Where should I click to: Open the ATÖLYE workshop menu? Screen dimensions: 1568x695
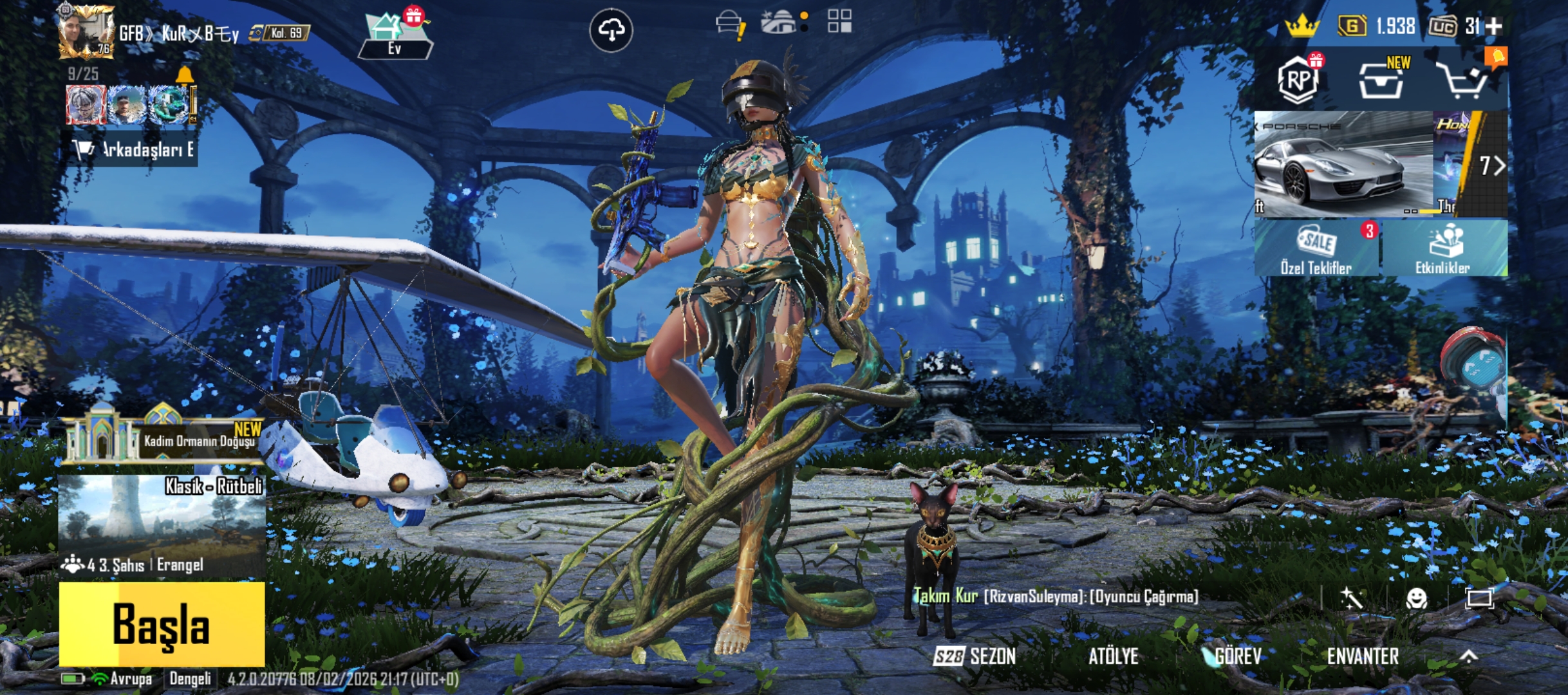click(x=1113, y=656)
